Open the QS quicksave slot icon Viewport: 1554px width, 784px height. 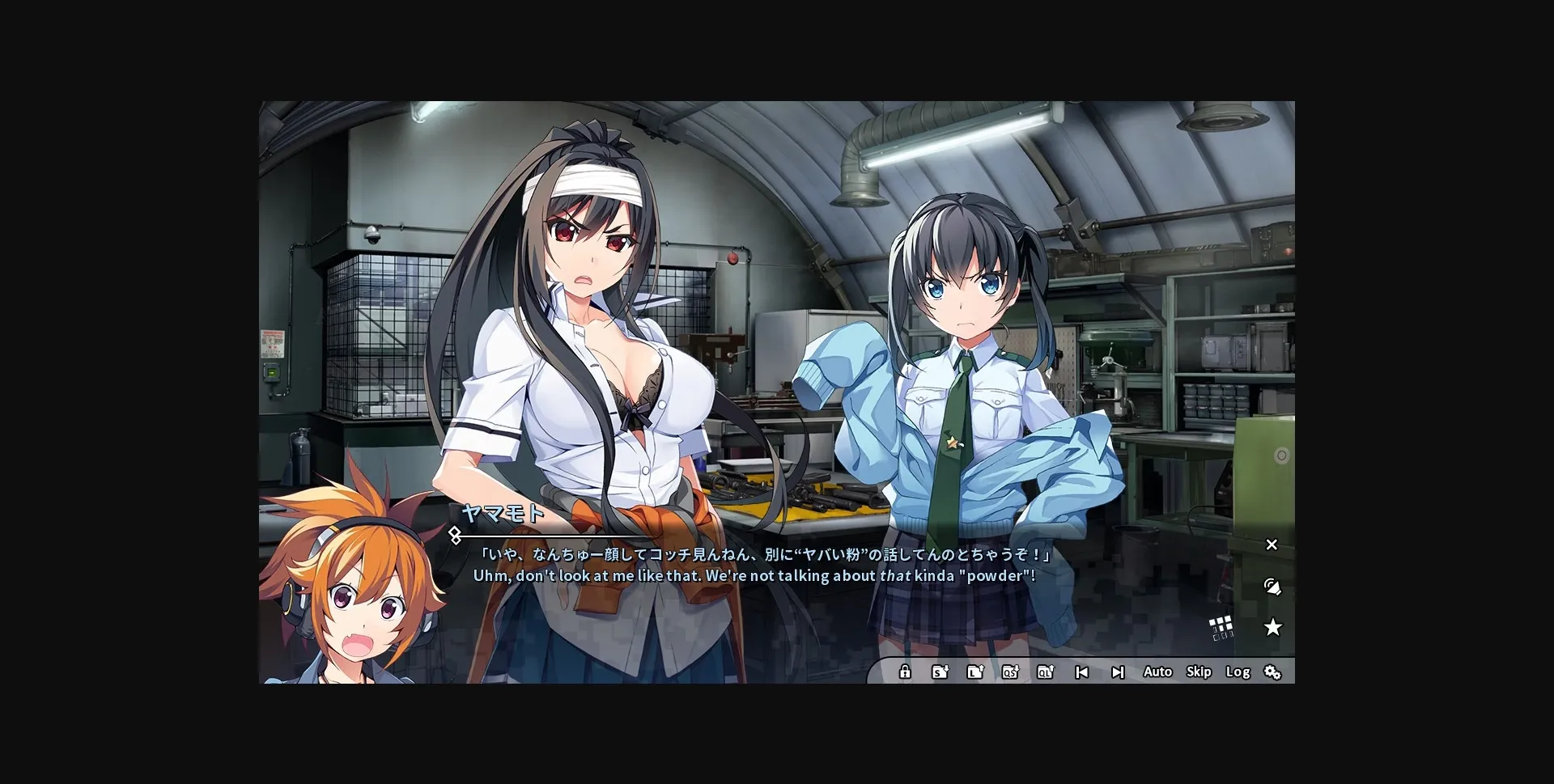tap(1011, 672)
